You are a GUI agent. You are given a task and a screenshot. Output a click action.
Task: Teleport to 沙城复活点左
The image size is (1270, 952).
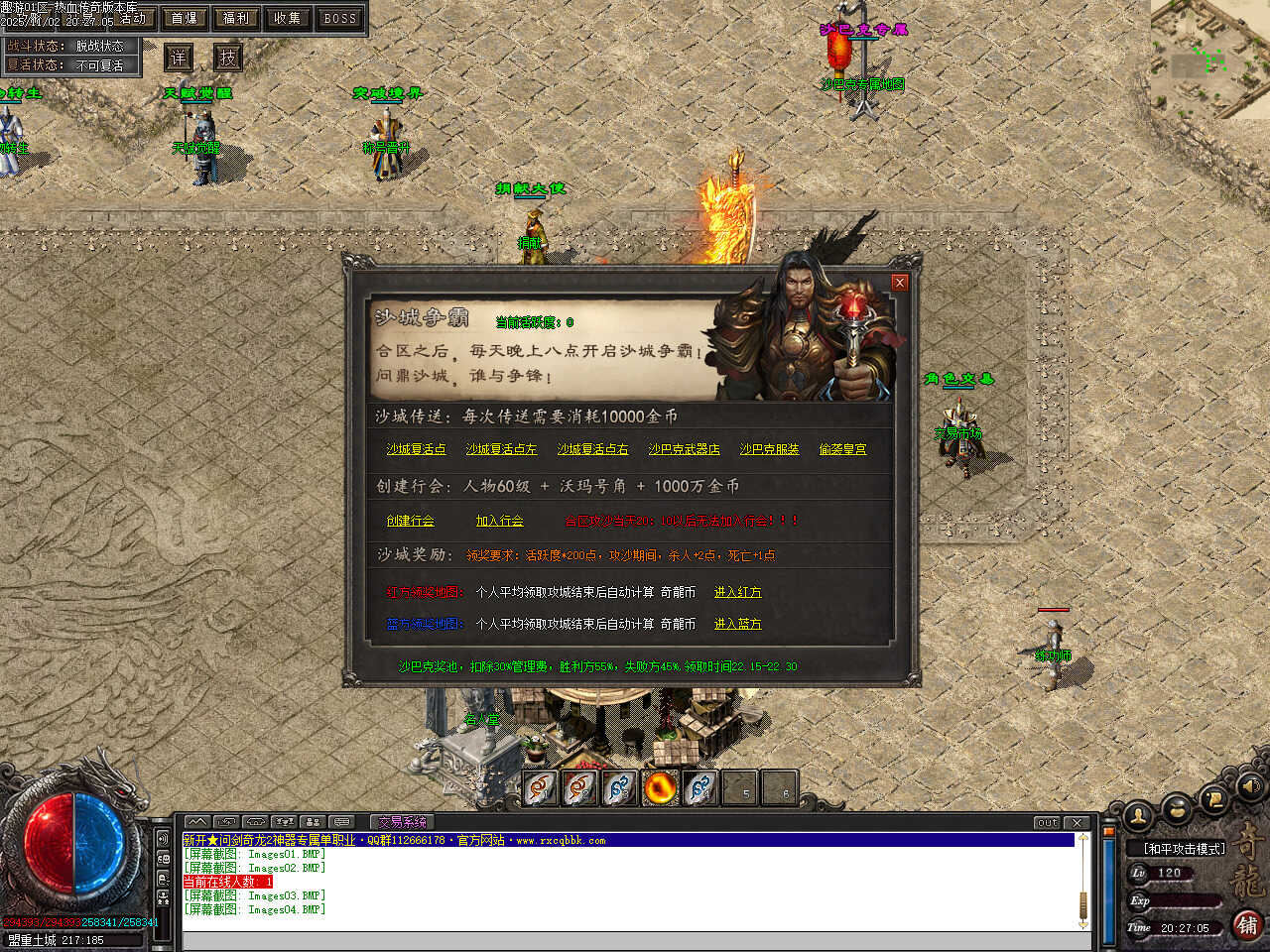tap(501, 449)
